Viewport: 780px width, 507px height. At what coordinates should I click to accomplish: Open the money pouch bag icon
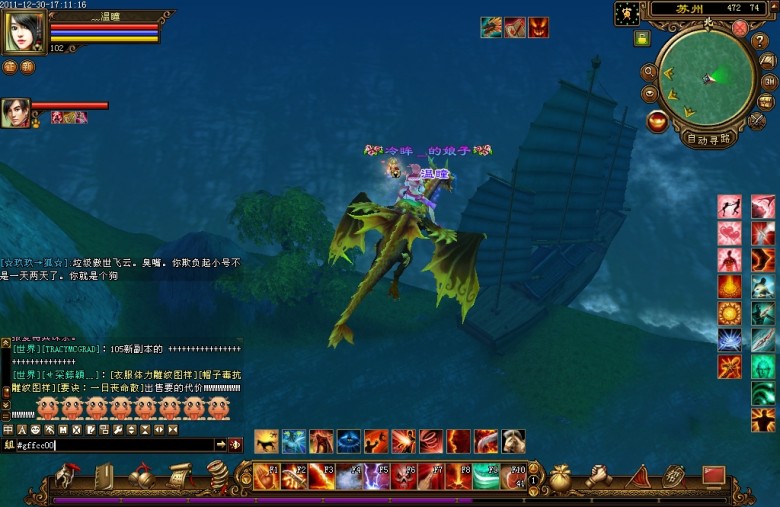[x=560, y=476]
